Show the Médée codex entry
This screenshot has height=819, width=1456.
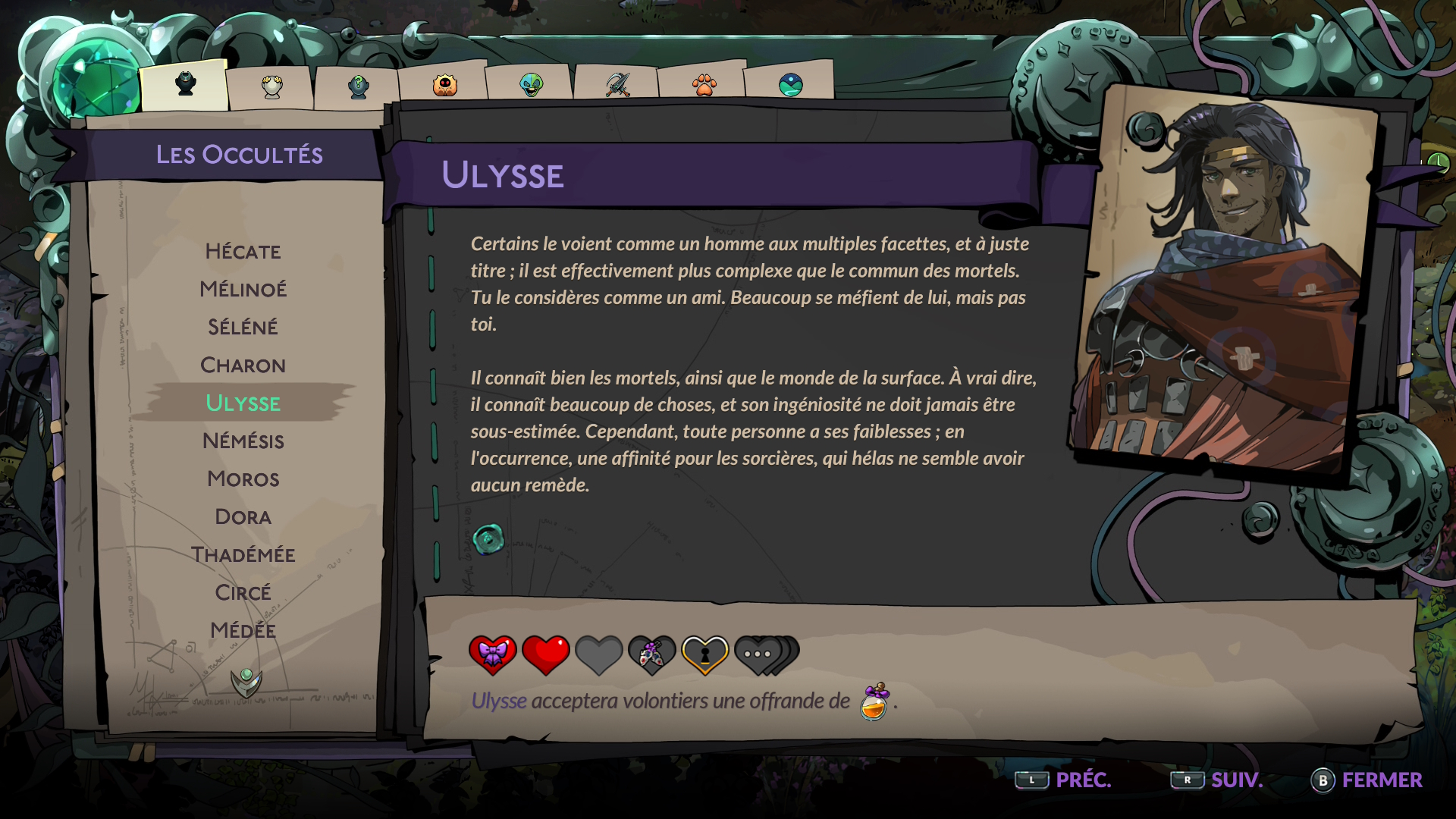click(243, 631)
